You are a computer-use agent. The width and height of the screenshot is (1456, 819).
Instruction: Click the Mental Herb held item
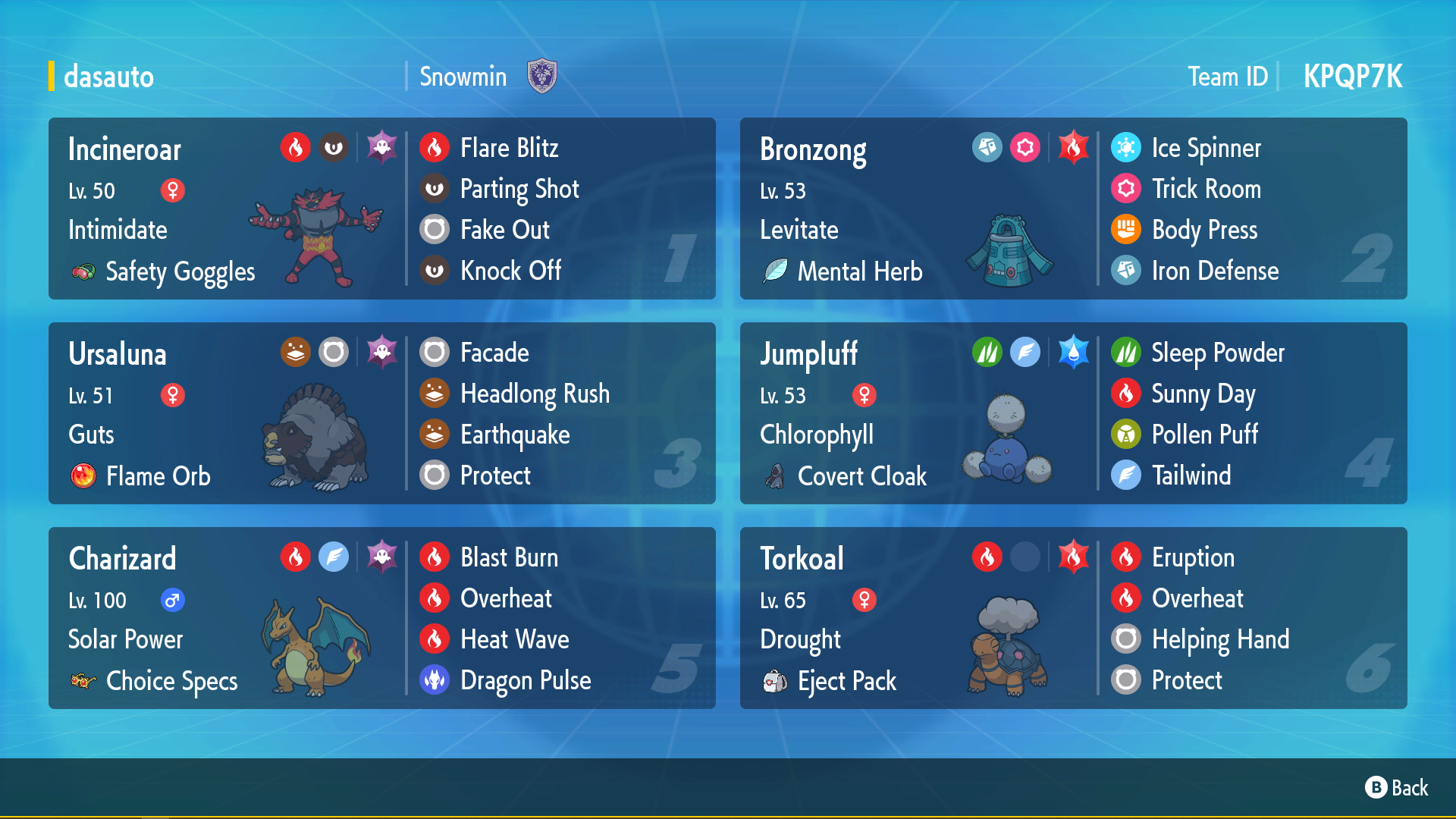(x=859, y=271)
